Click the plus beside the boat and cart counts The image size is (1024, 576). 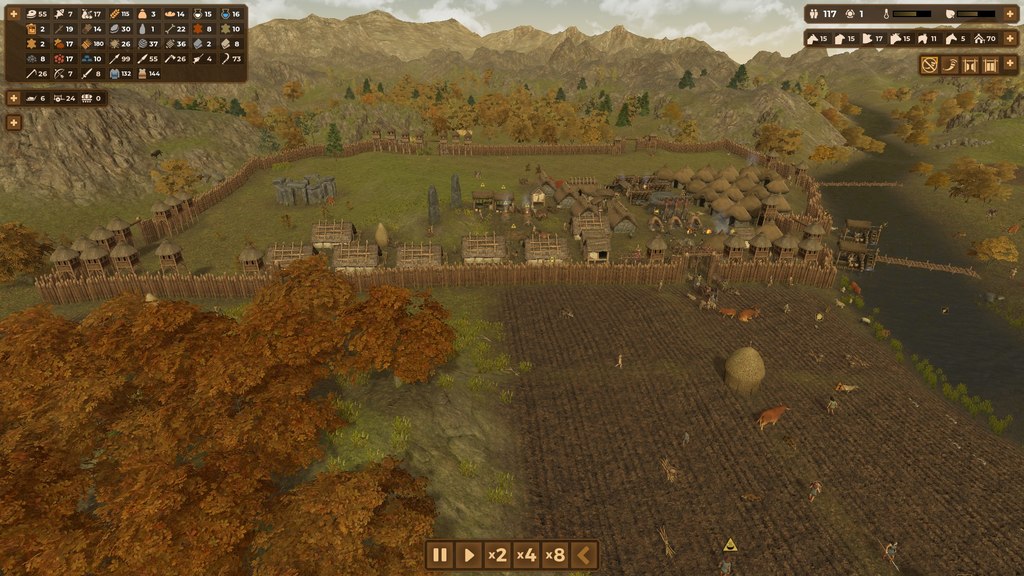[14, 98]
